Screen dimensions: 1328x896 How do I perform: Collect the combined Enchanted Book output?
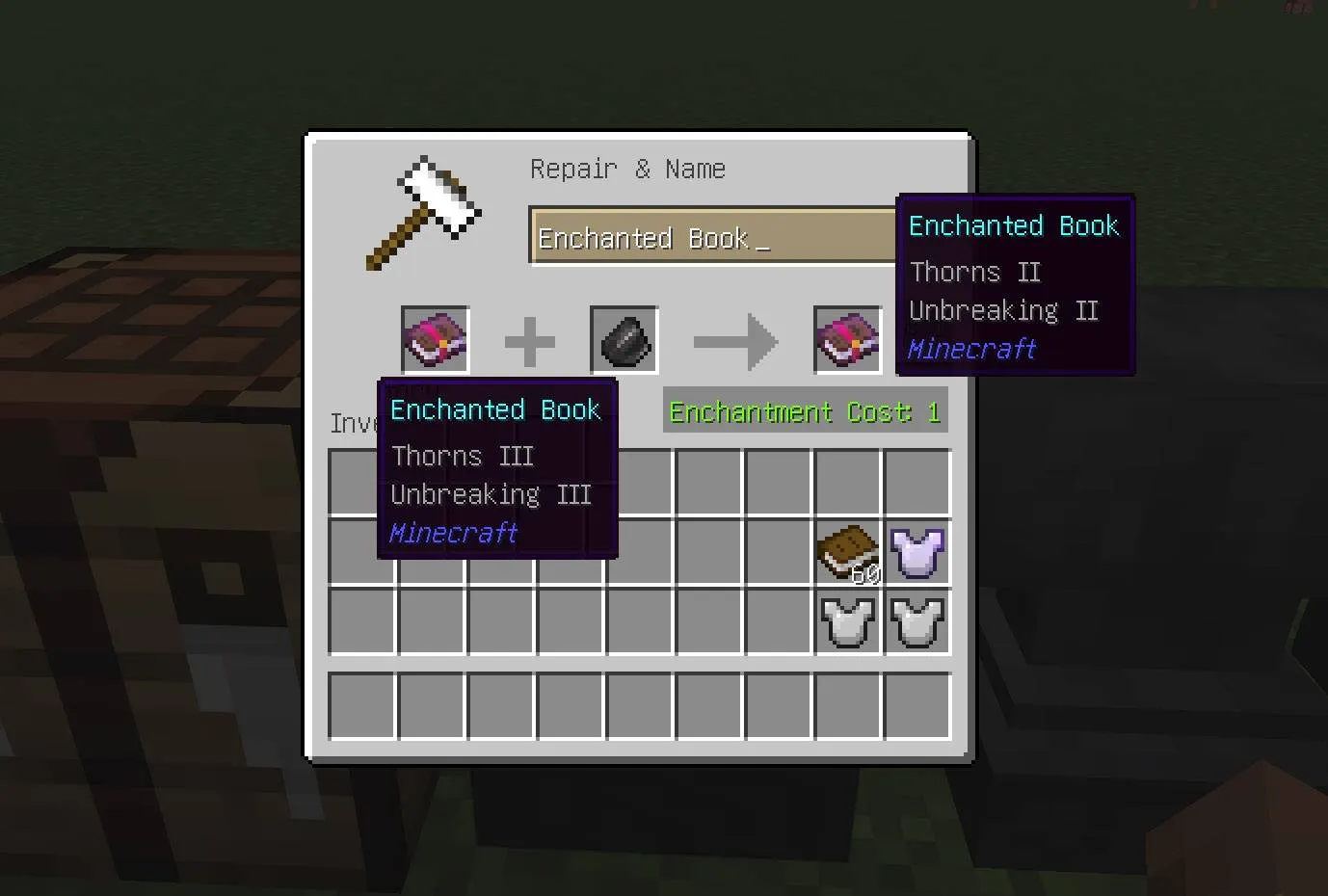click(846, 339)
